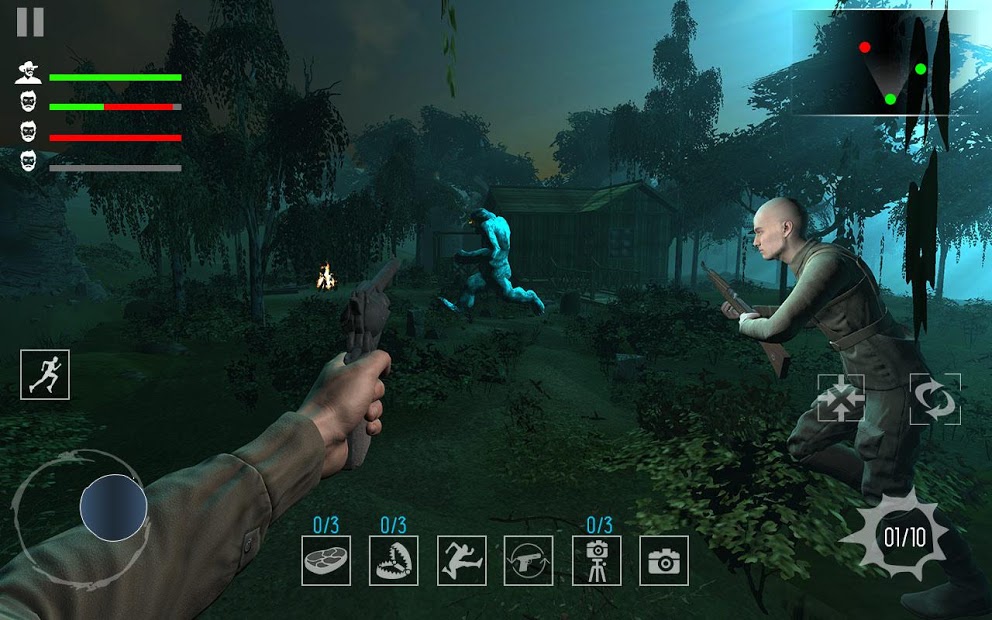
Task: Switch weapon with the pistol swap icon
Action: pos(529,561)
